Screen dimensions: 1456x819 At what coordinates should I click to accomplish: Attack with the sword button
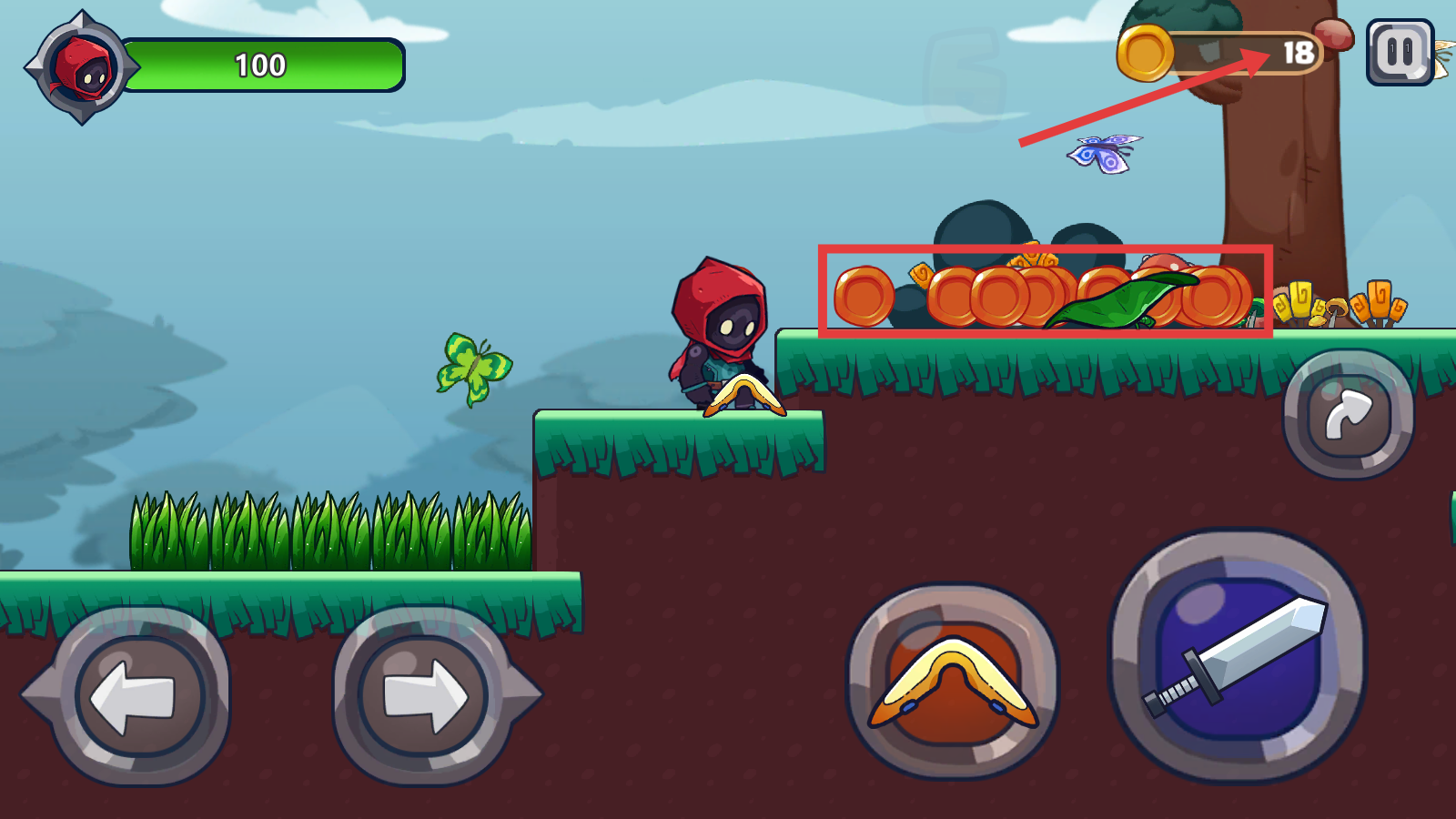1237,656
